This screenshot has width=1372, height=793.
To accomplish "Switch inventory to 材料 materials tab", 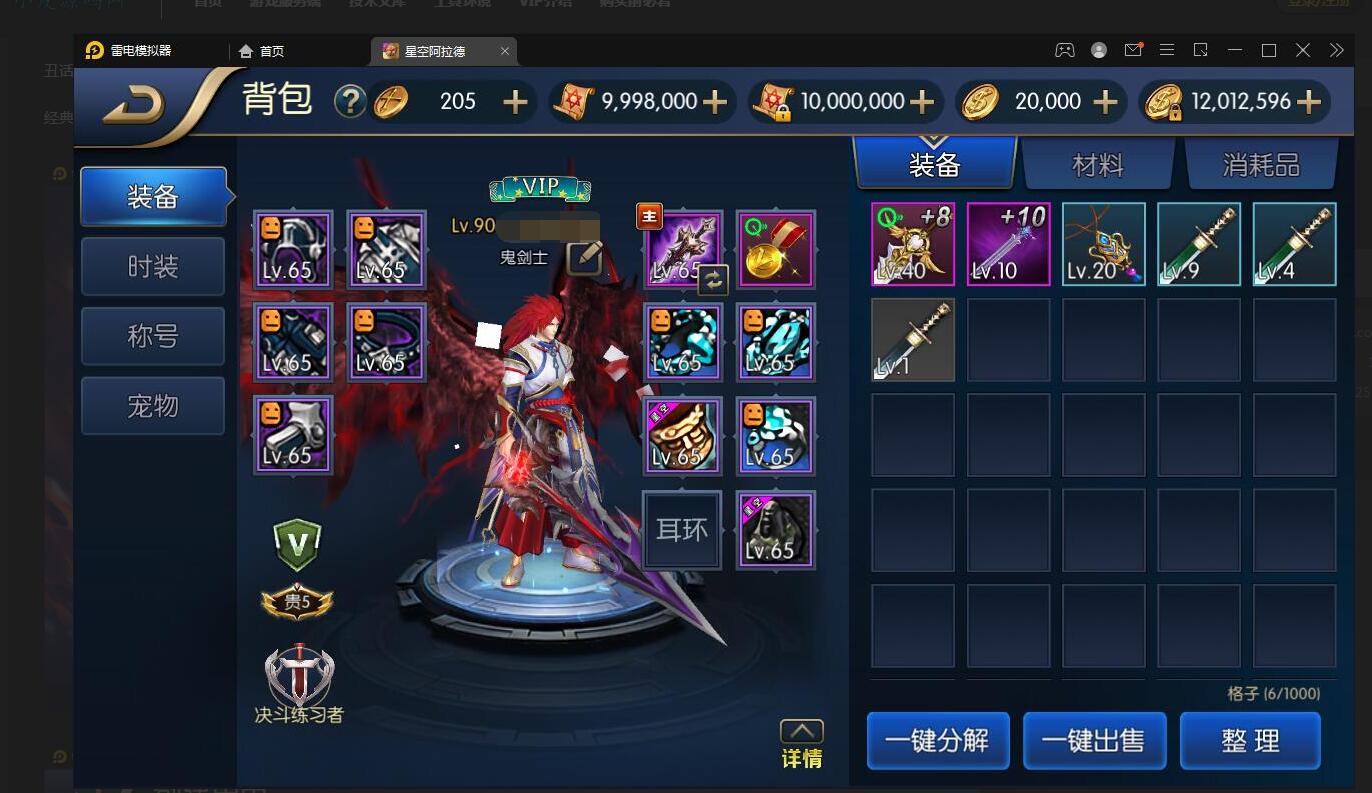I will point(1097,165).
